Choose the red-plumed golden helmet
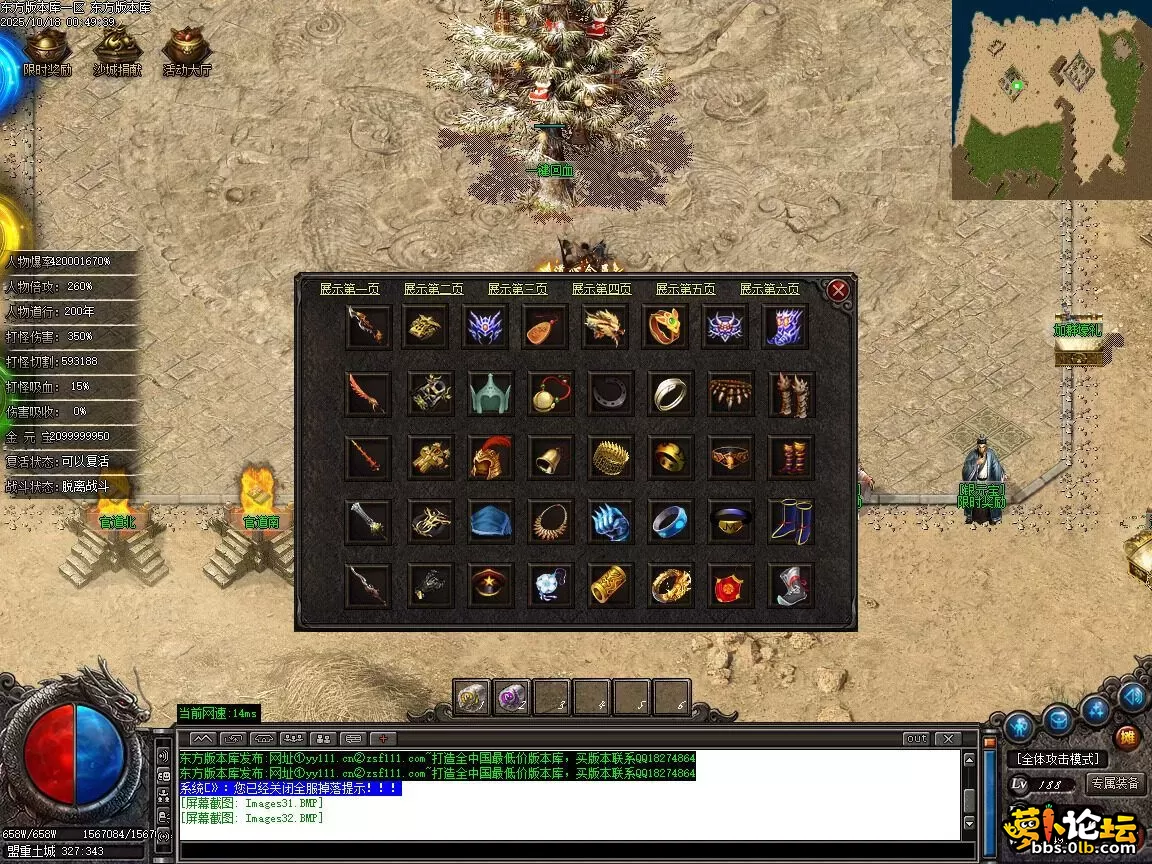Image resolution: width=1152 pixels, height=864 pixels. coord(490,457)
